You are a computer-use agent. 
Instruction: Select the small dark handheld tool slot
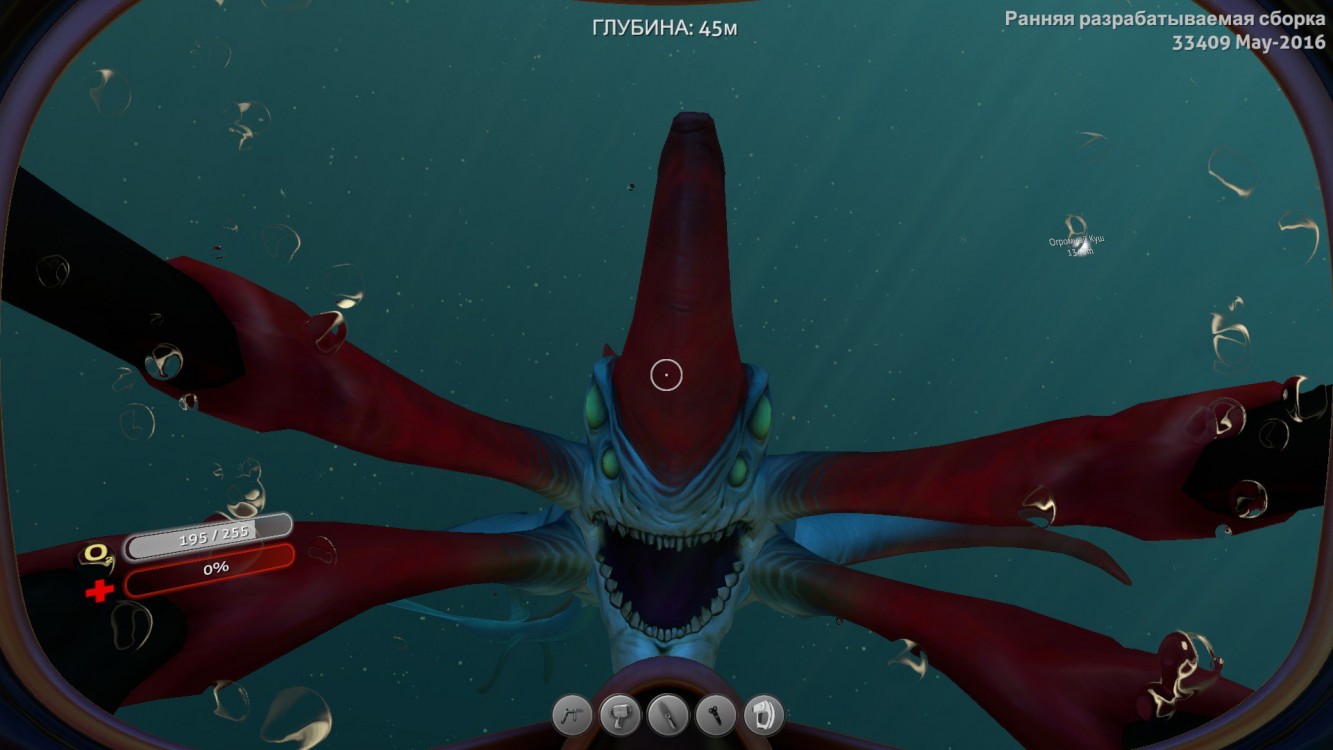[715, 716]
